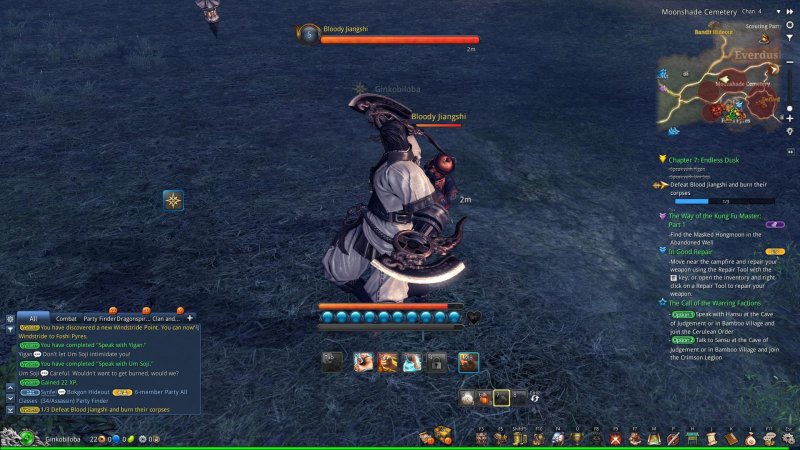Click the compass icon on the left
Viewport: 800px width, 450px height.
tap(174, 201)
